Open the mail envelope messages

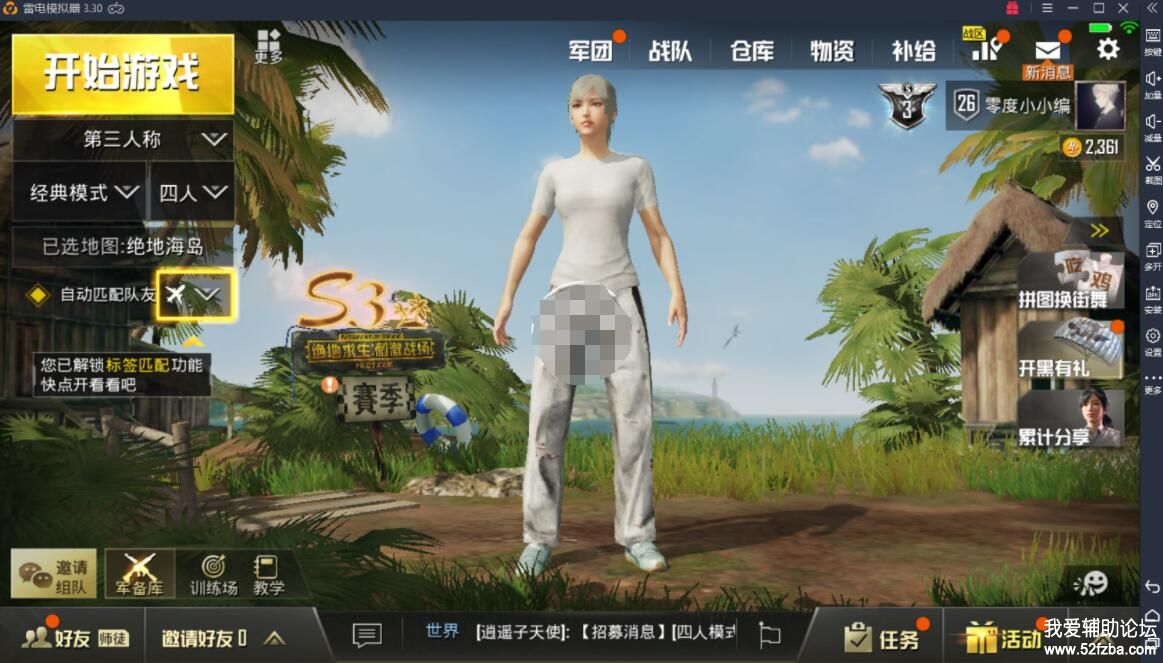pos(1047,50)
